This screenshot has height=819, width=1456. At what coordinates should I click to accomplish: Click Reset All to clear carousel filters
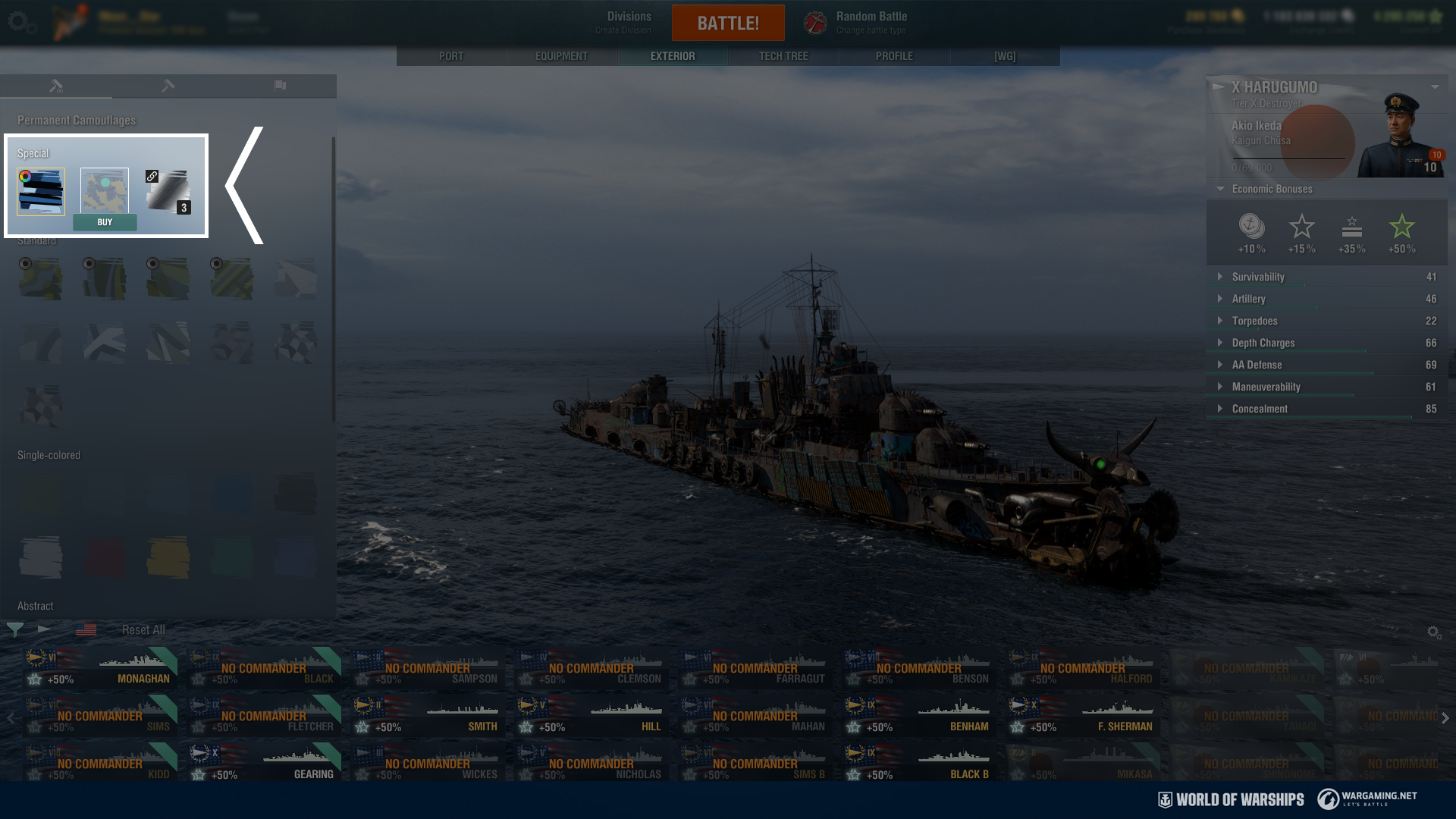point(142,629)
